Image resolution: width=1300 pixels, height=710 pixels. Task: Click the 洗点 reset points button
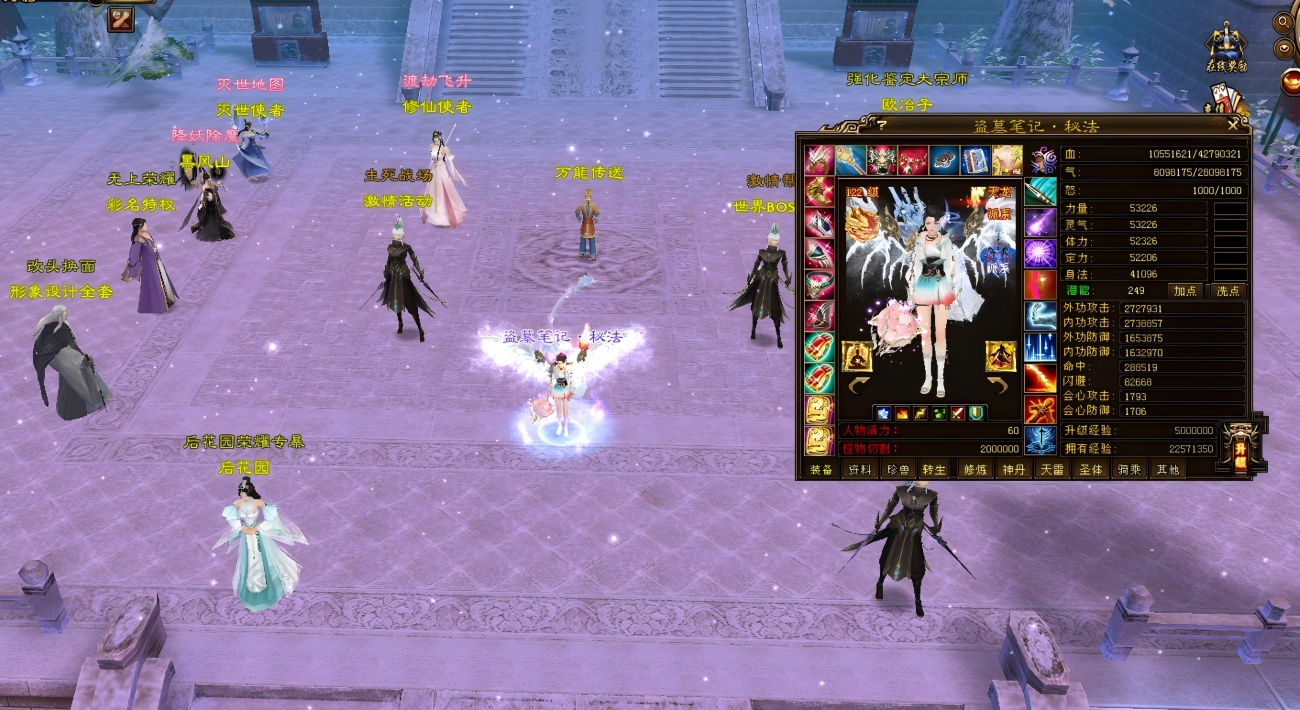coord(1228,291)
